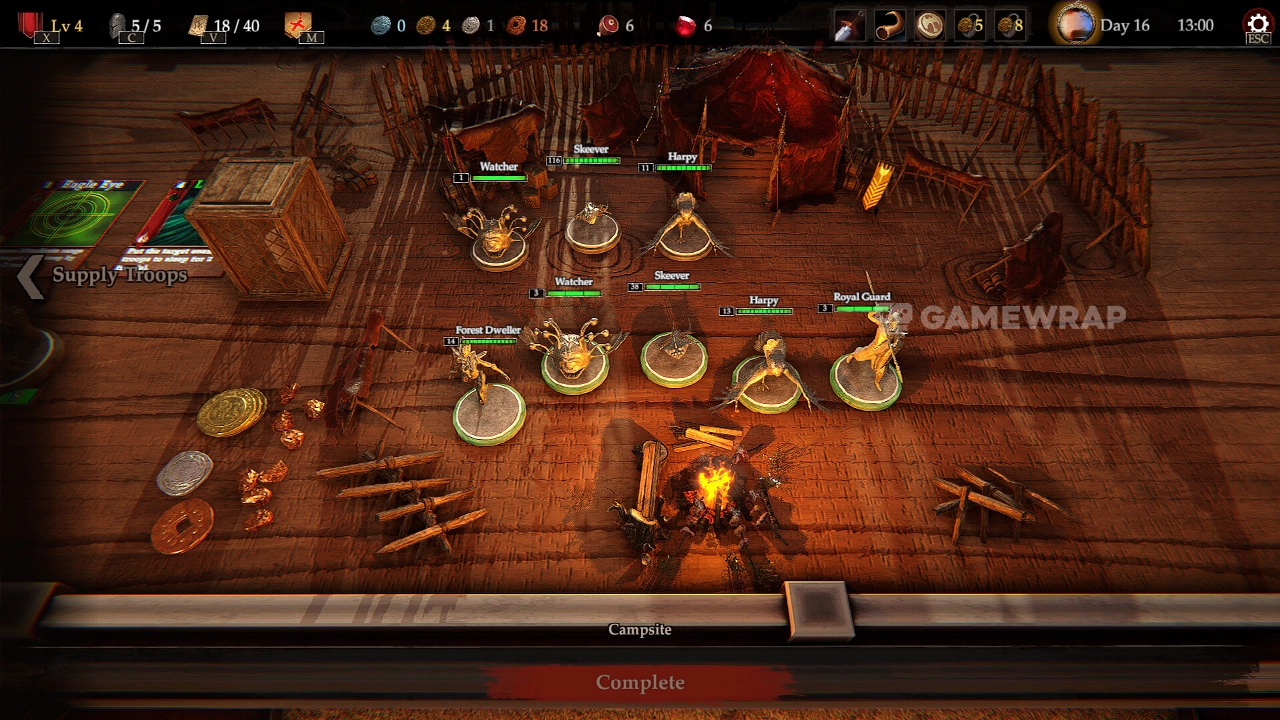Open the red banner level screen
Viewport: 1280px width, 720px height.
point(33,25)
